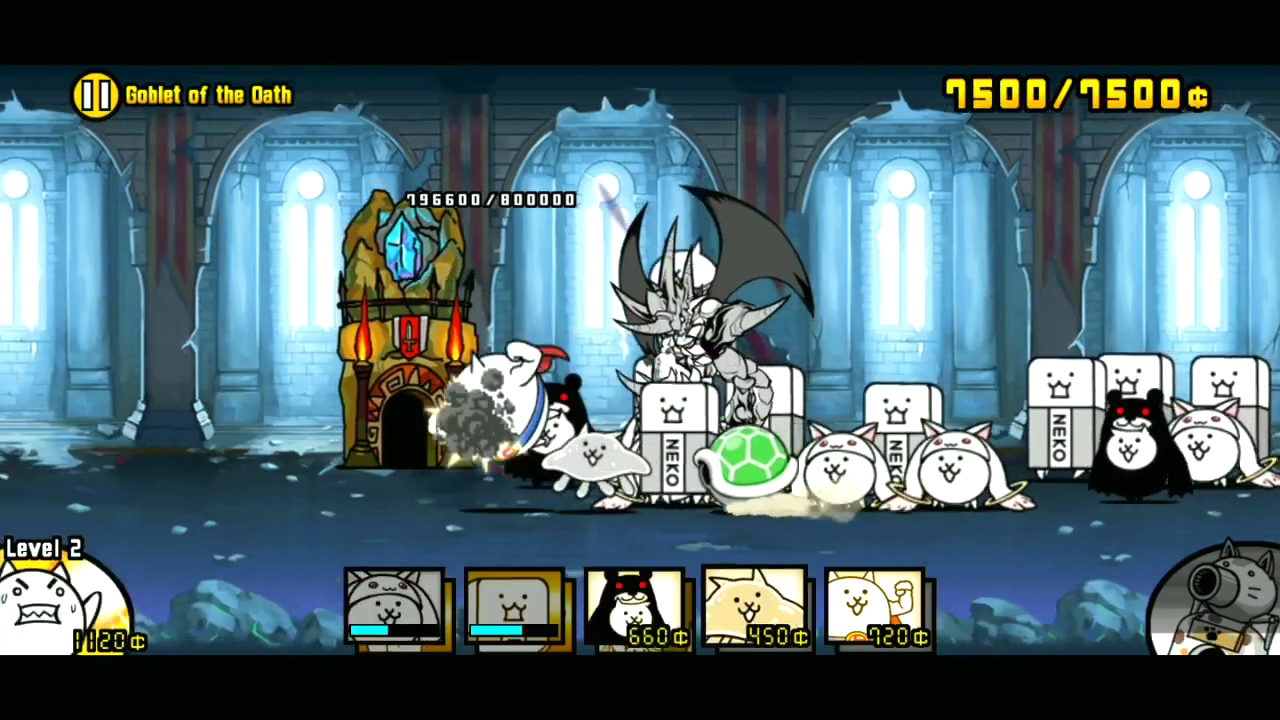The width and height of the screenshot is (1280, 720).
Task: Deploy the Crazed Cat unit
Action: pos(395,605)
